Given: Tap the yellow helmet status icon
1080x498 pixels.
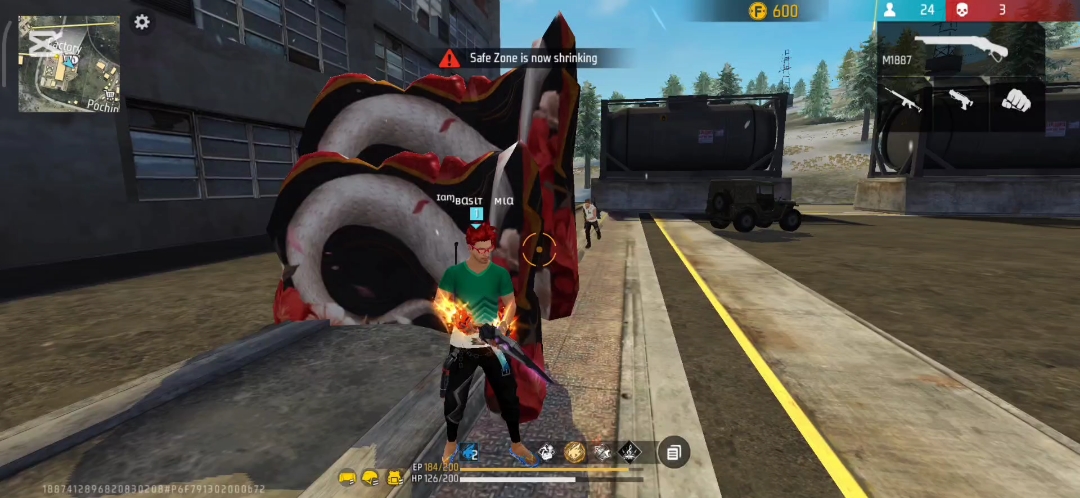Looking at the screenshot, I should coord(369,478).
